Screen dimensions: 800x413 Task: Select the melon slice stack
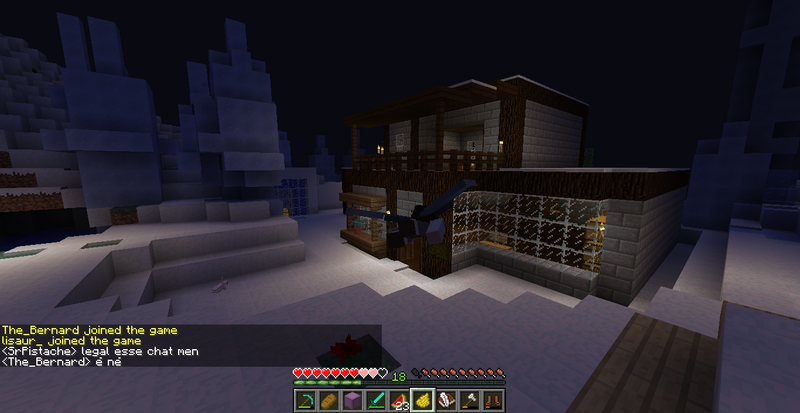click(399, 400)
